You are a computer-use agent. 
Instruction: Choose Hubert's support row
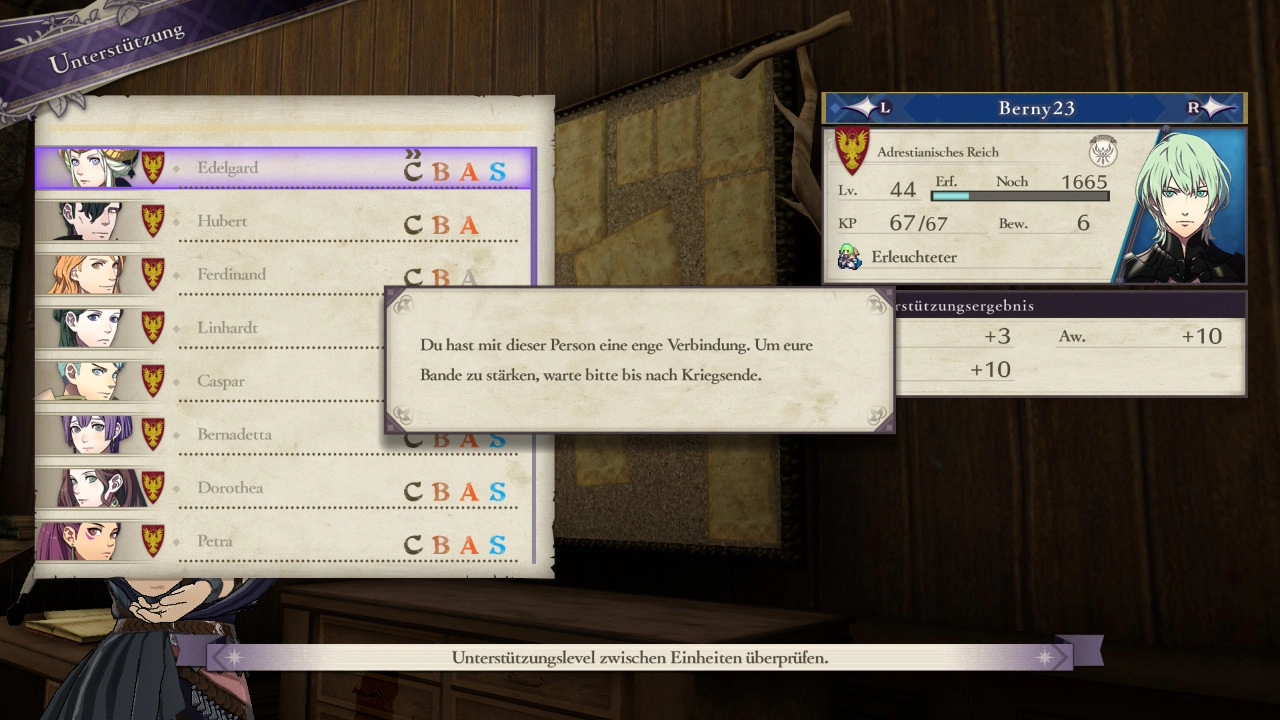tap(285, 221)
